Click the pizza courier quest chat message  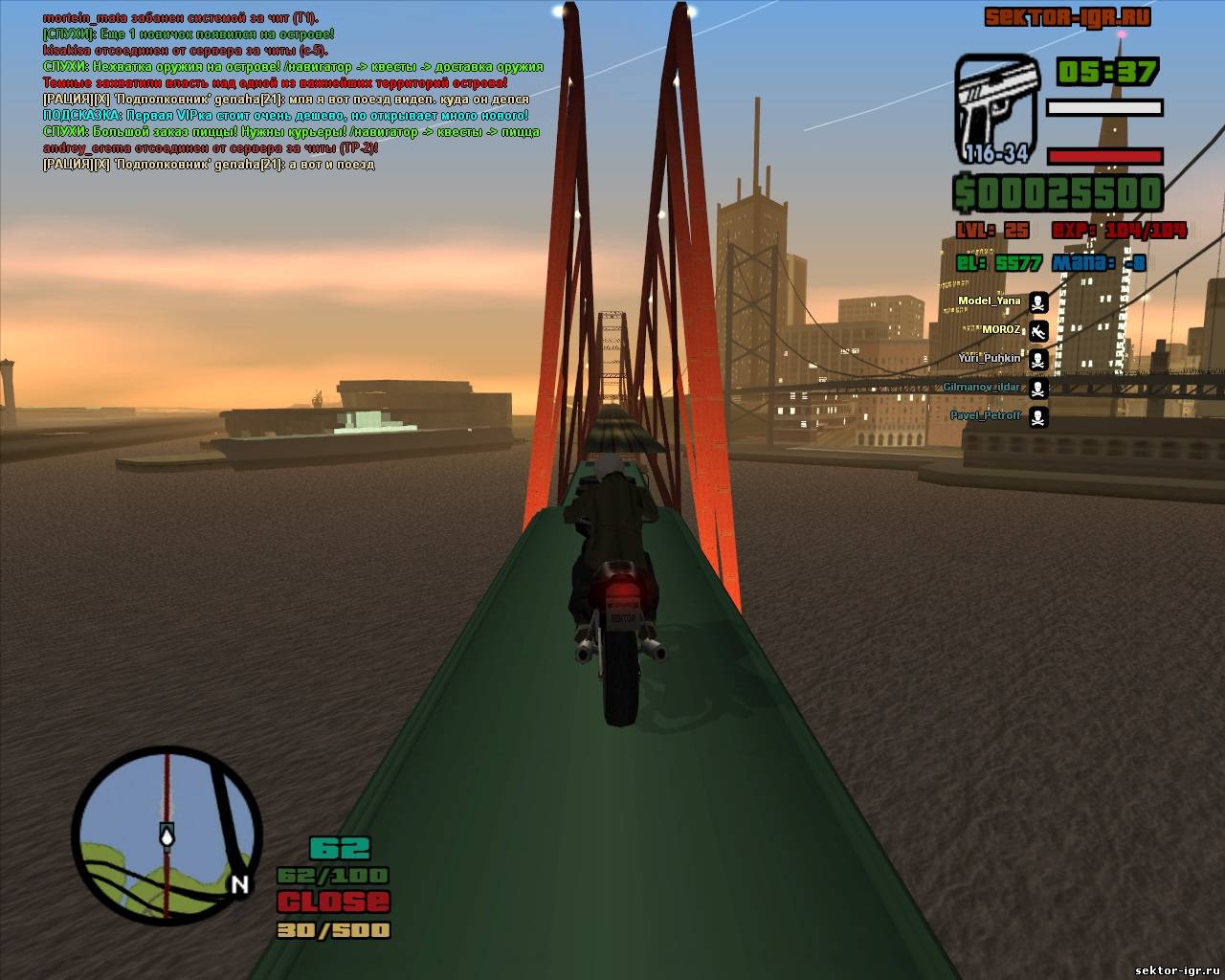(291, 131)
